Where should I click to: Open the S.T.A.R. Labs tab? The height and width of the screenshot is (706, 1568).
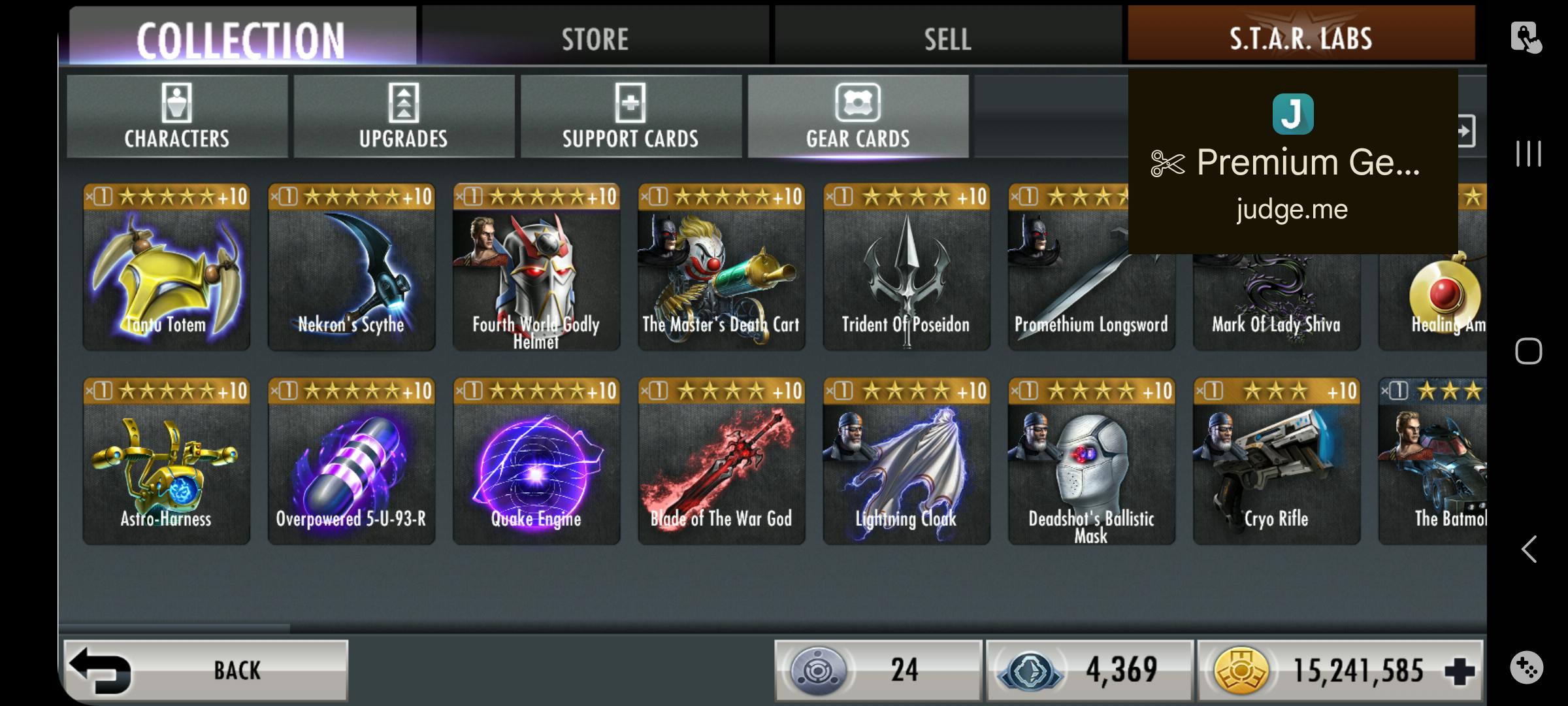(1300, 37)
